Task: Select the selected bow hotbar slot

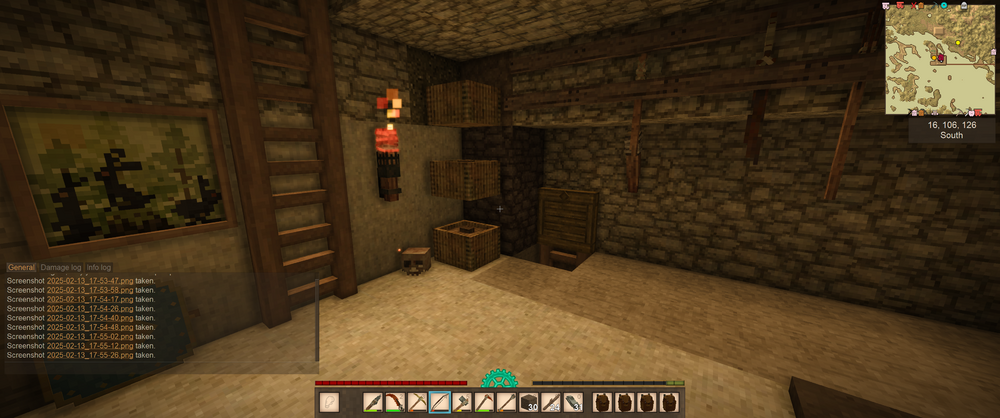Action: [439, 403]
